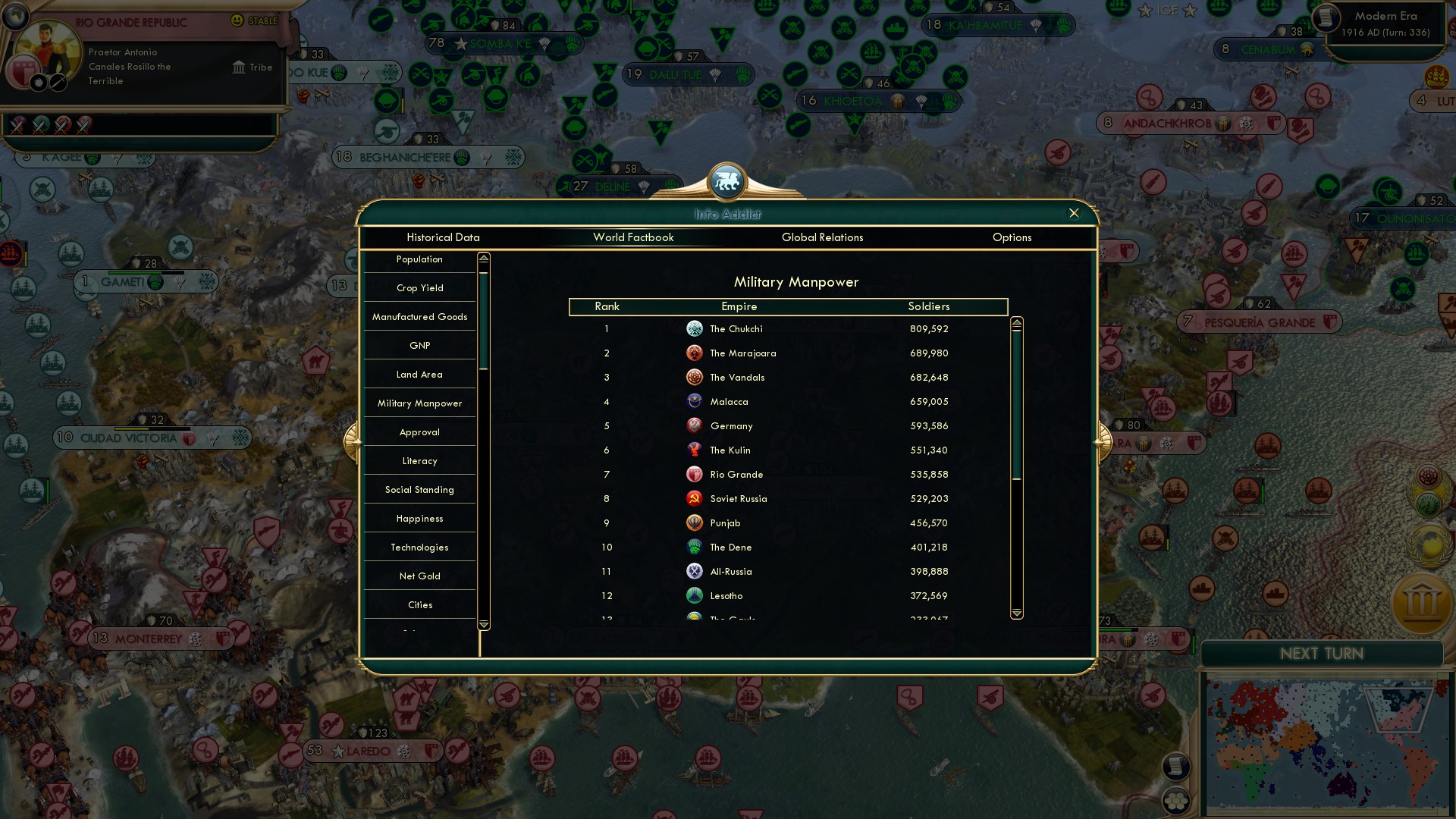Viewport: 1456px width, 819px height.
Task: Open the Literacy rankings category
Action: click(x=419, y=460)
